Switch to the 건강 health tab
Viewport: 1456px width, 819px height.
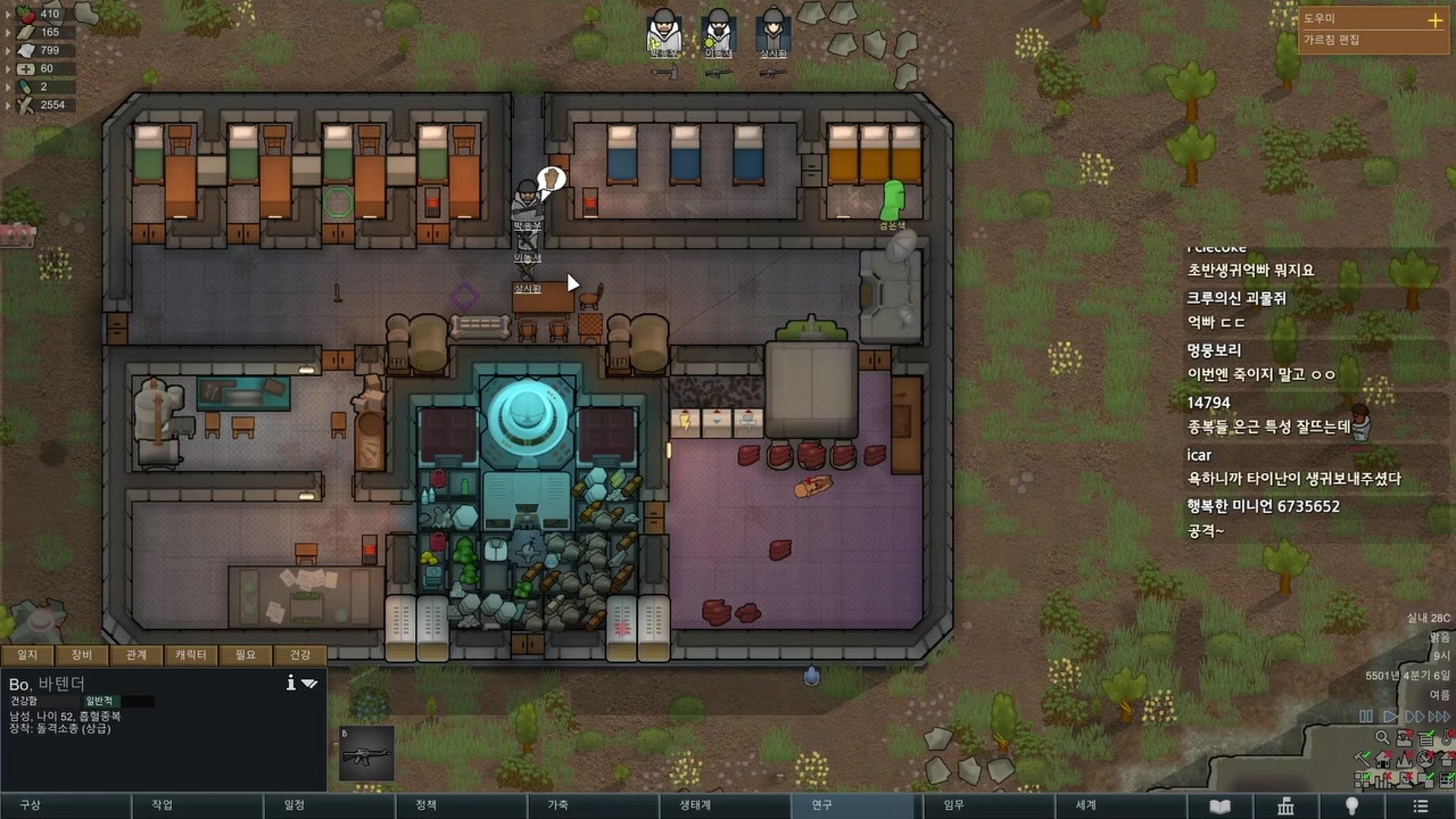[x=300, y=655]
